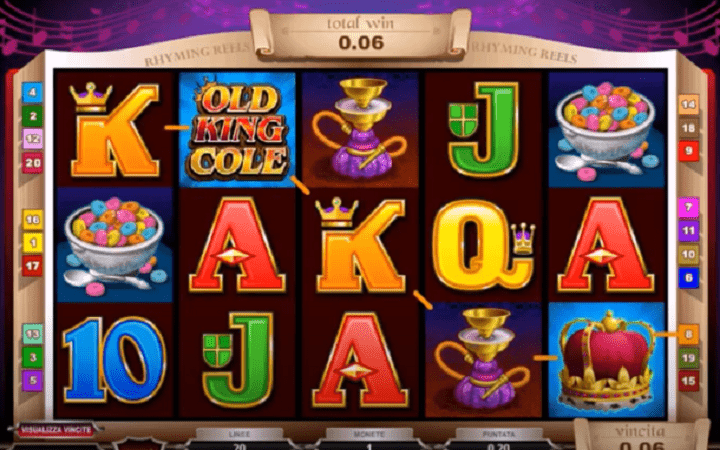Show the winning payline 8 marker
720x450 pixels.
click(x=688, y=334)
